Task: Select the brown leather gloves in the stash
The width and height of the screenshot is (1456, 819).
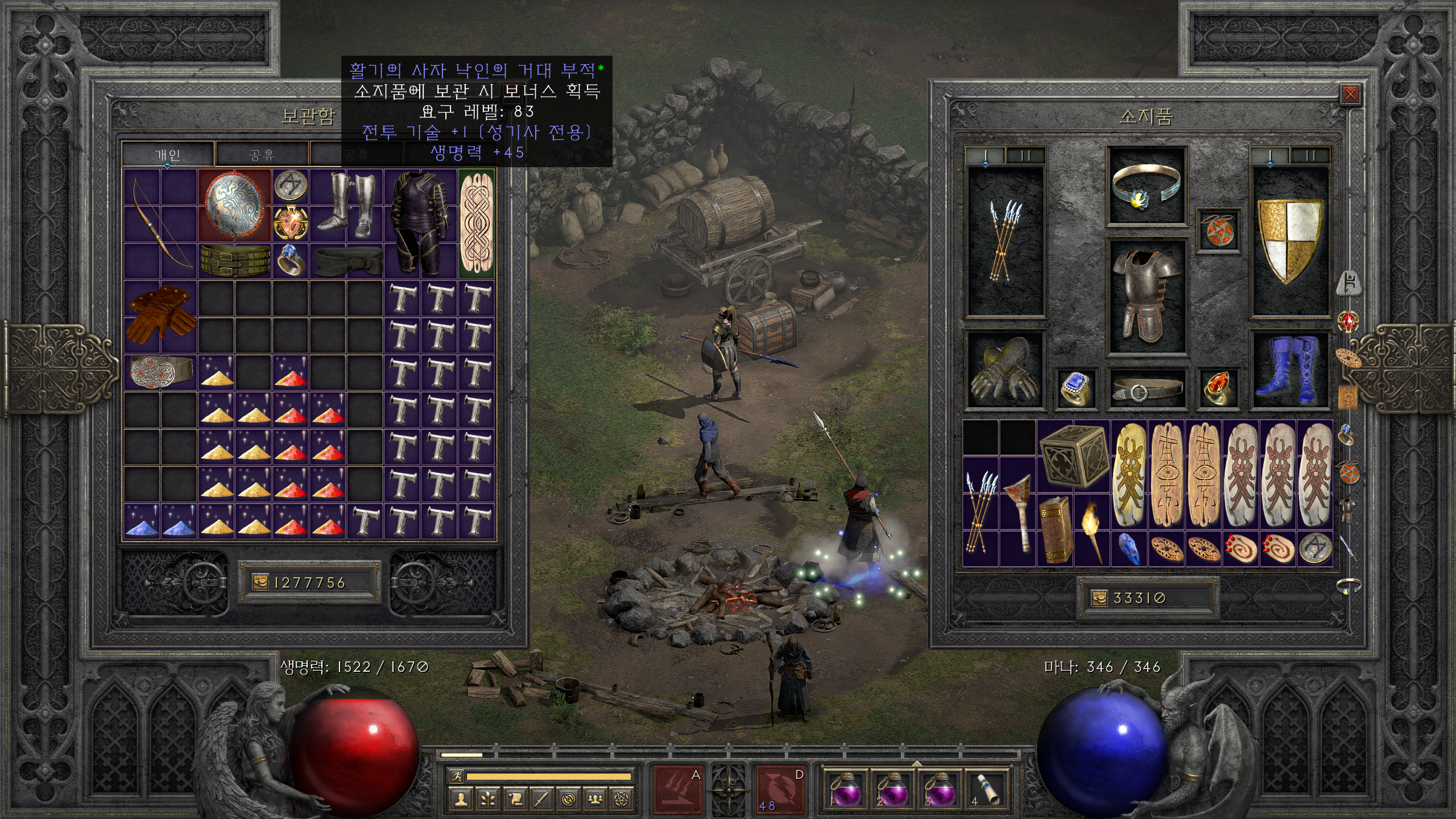Action: [x=160, y=317]
